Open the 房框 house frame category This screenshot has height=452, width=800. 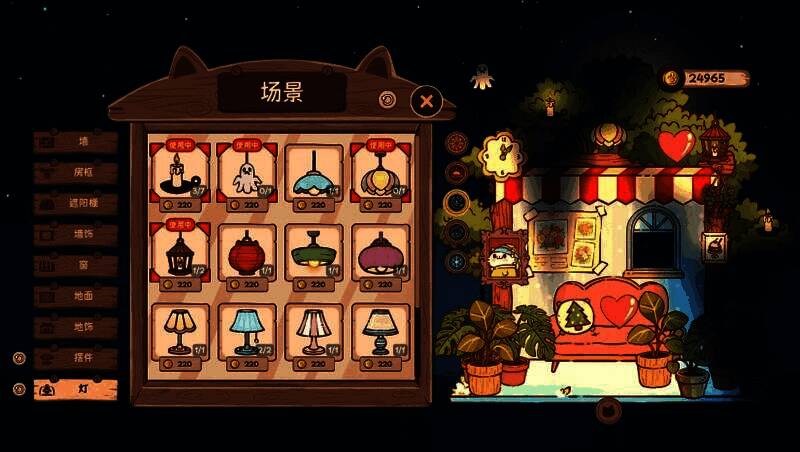pyautogui.click(x=76, y=173)
